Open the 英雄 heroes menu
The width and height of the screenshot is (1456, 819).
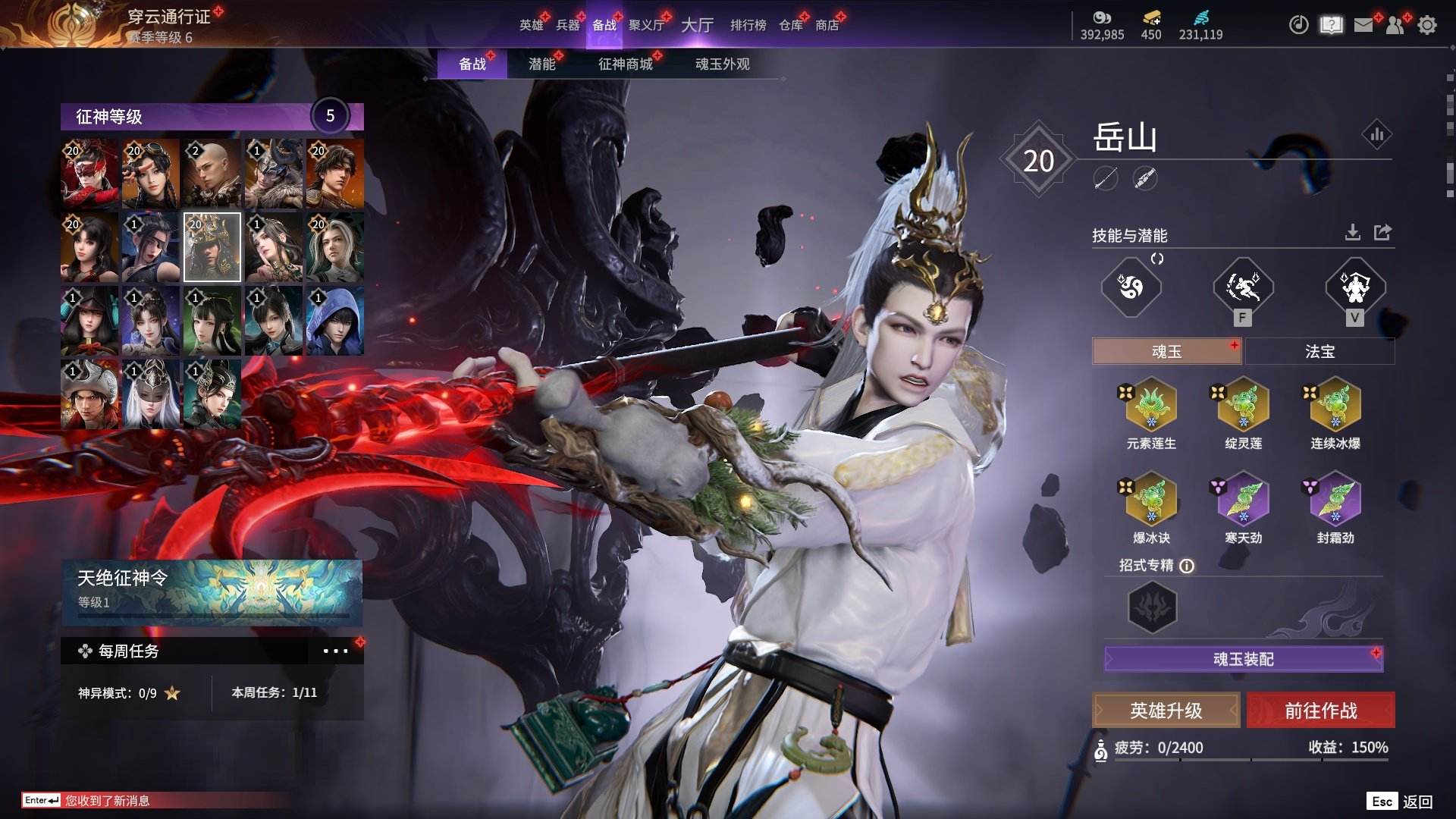click(531, 25)
